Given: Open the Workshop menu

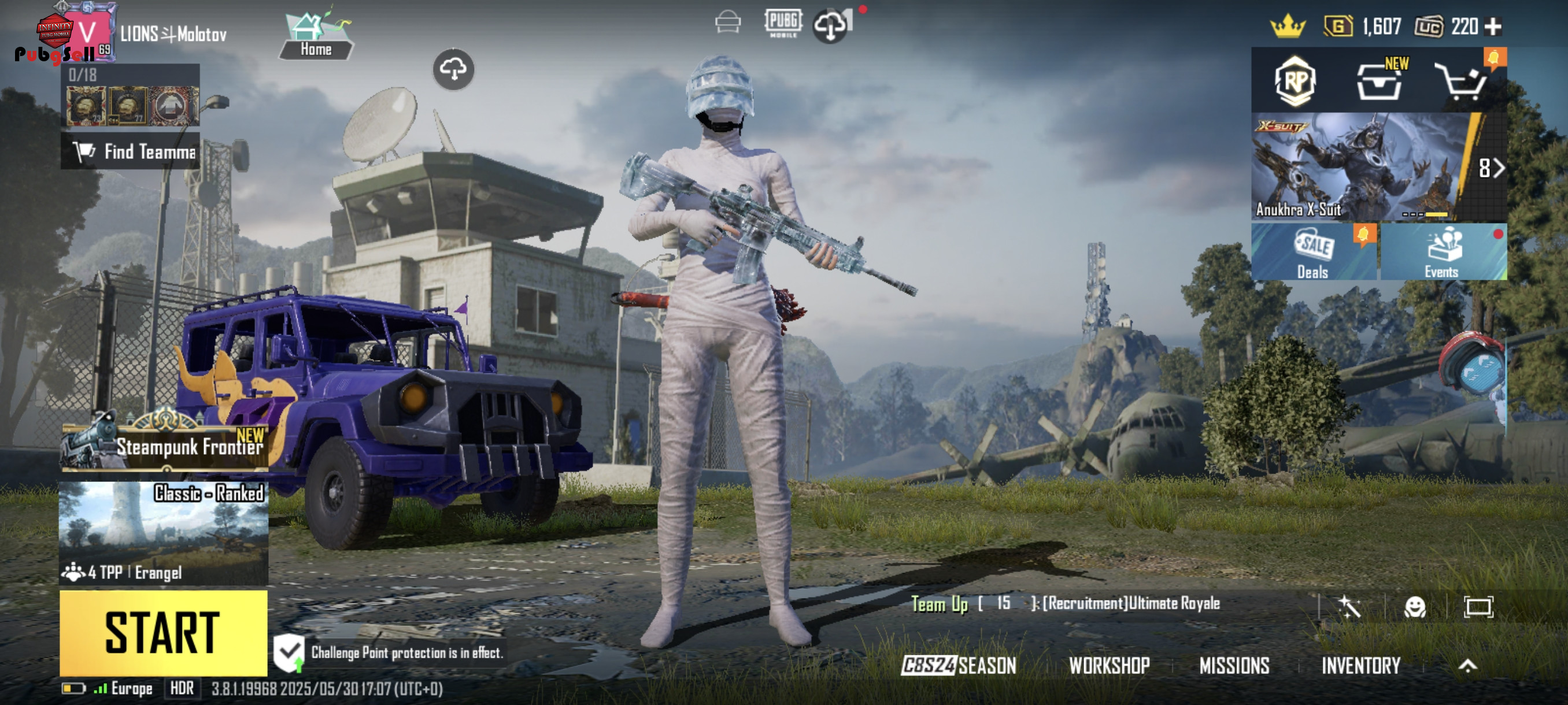Looking at the screenshot, I should coord(1109,666).
